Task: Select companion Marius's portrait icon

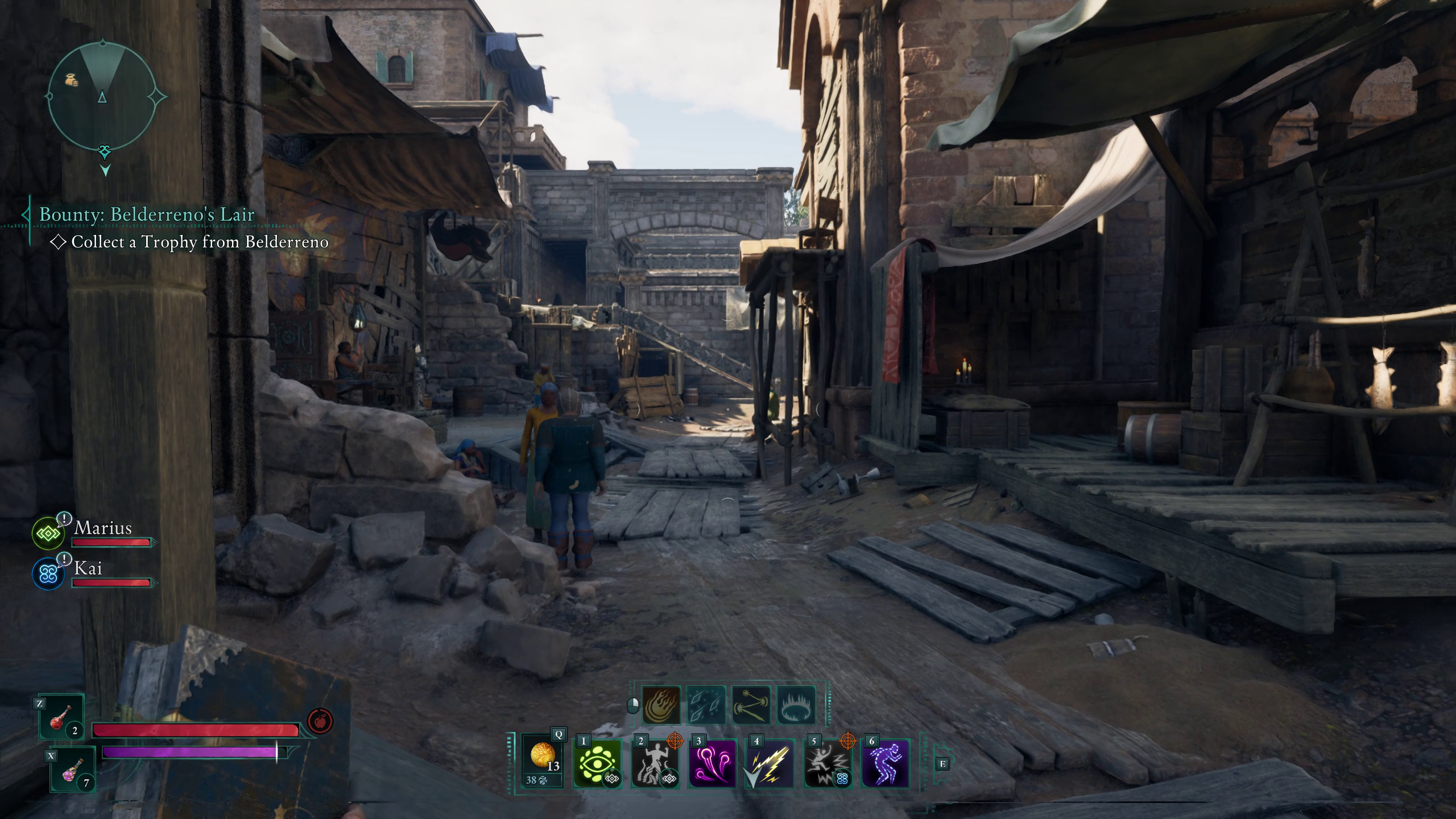Action: [48, 533]
